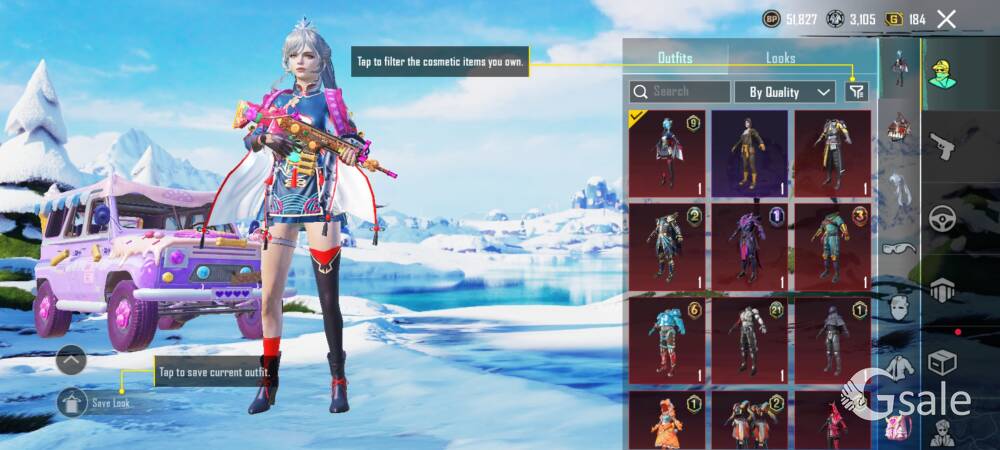Toggle the owned items filter icon
Viewport: 1000px width, 450px height.
[856, 92]
